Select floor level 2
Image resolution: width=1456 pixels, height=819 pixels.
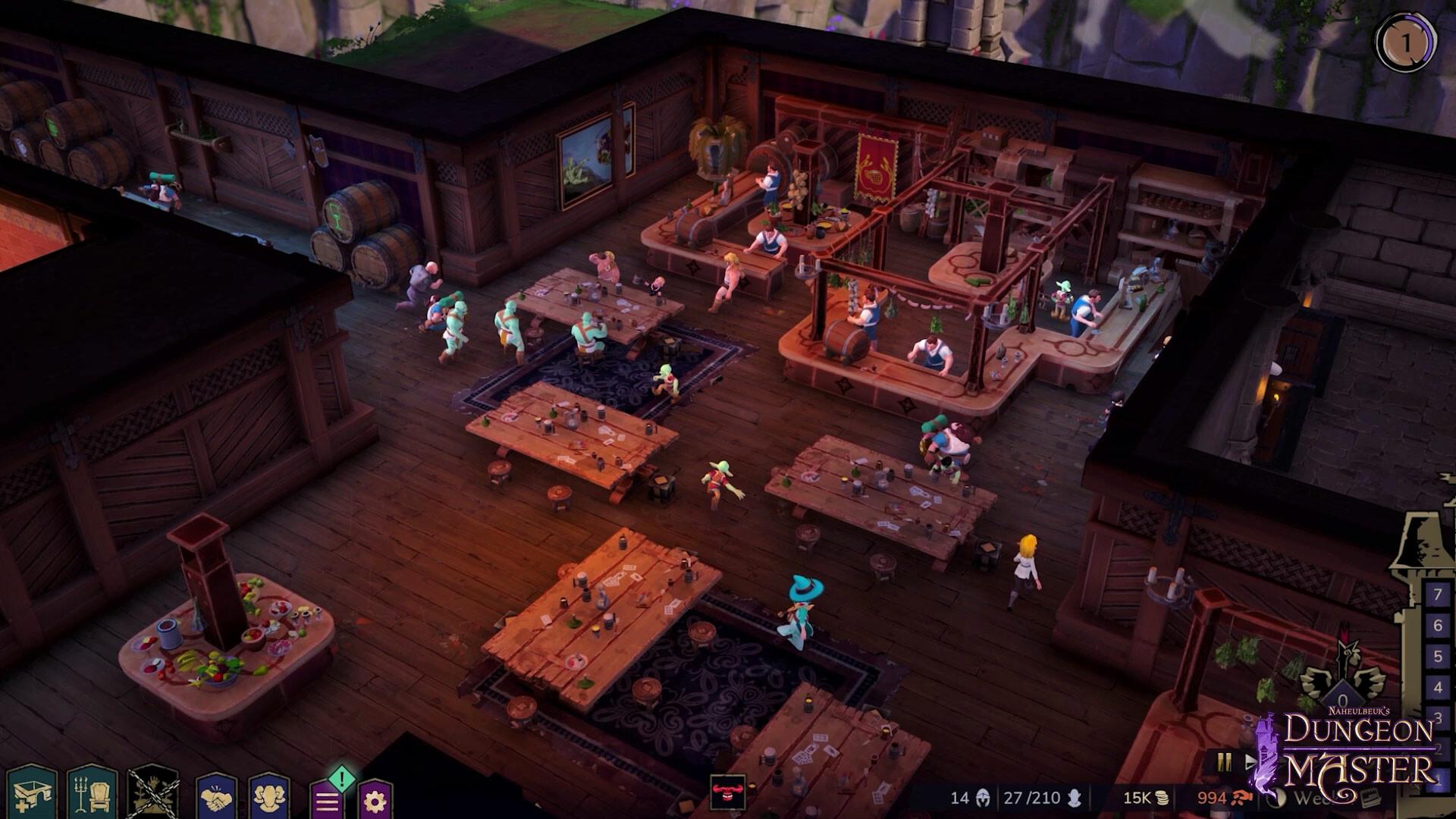[x=1436, y=742]
